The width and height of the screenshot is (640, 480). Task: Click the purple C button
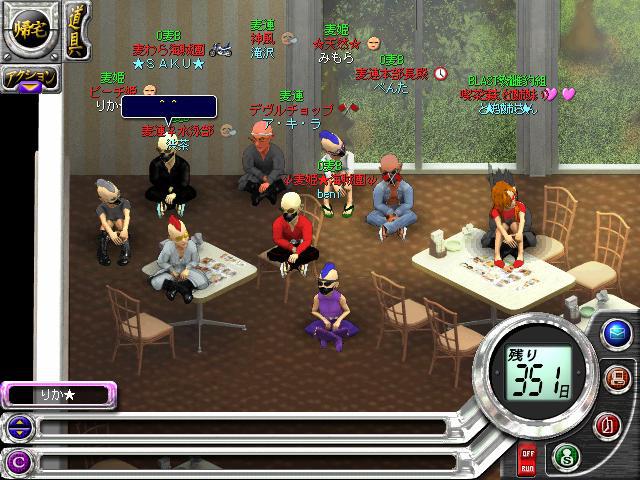click(17, 461)
